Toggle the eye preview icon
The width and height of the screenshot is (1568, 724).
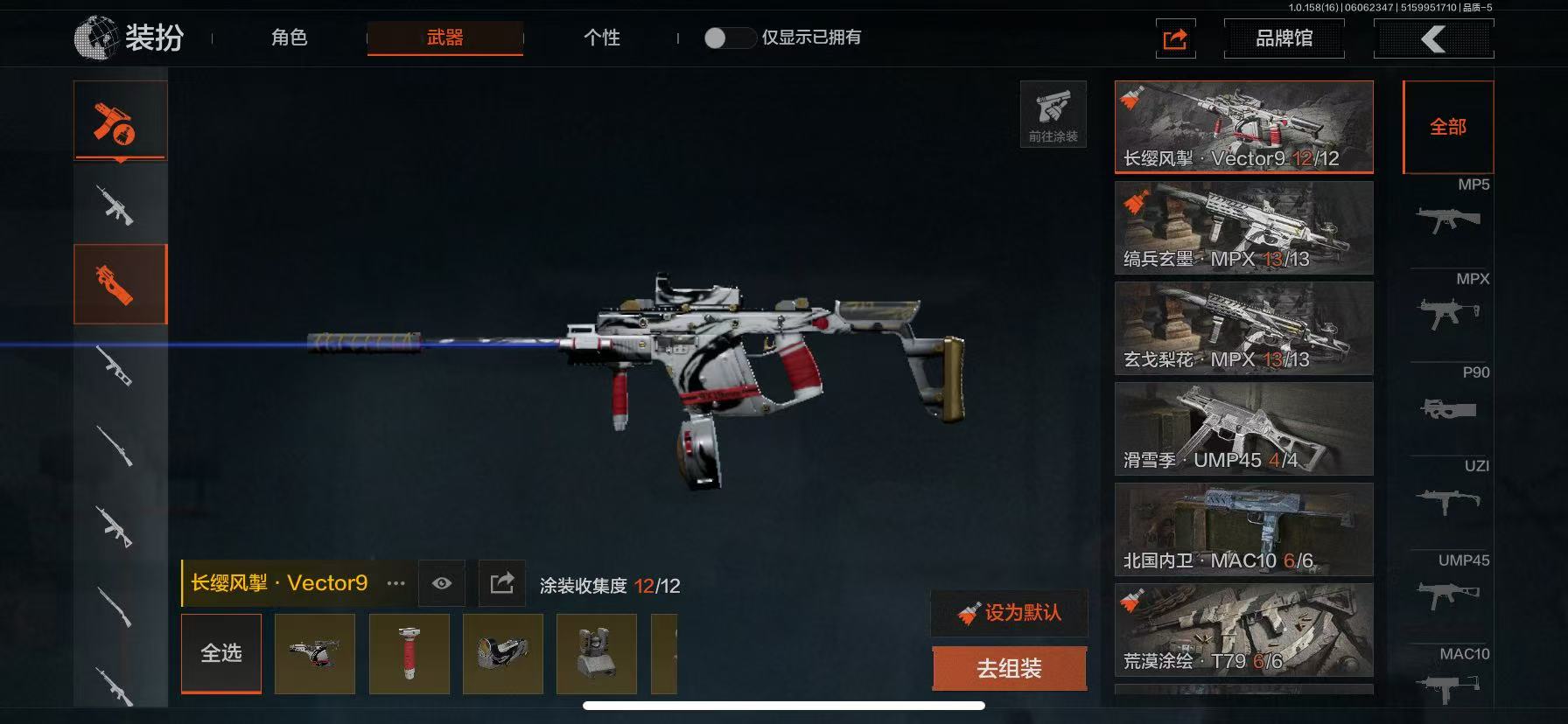pos(442,583)
